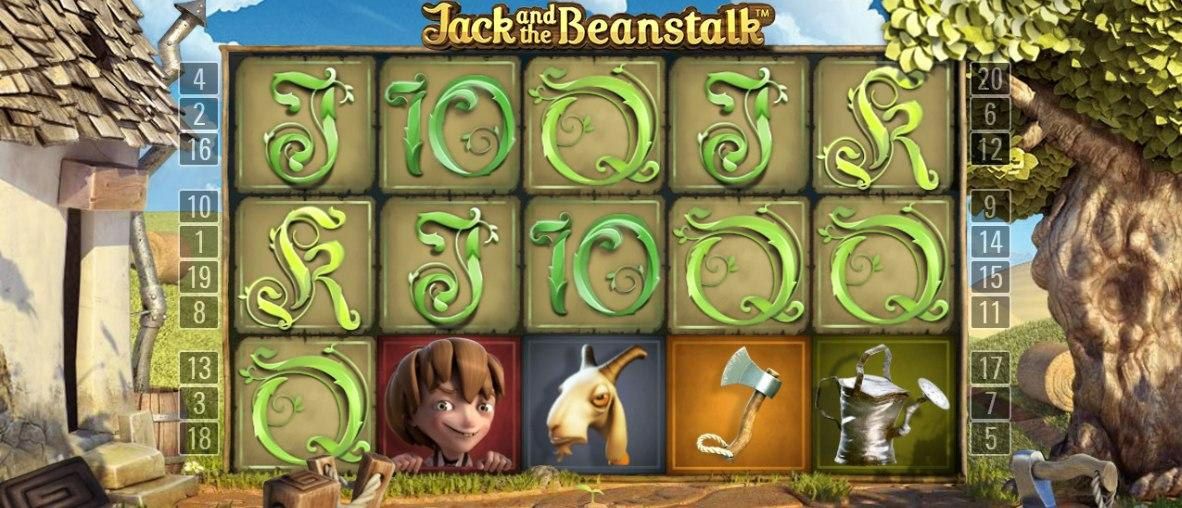Show the payline 3 indicator
The image size is (1182, 508).
200,403
